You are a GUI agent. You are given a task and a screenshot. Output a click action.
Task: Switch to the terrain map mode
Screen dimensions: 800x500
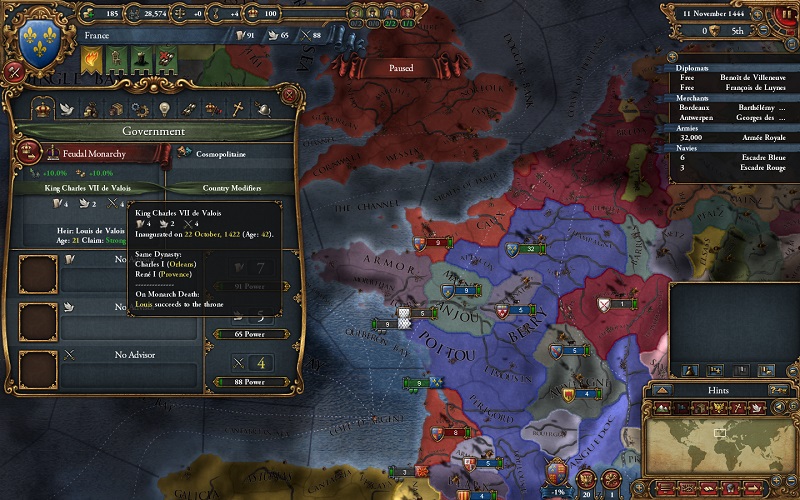click(663, 407)
